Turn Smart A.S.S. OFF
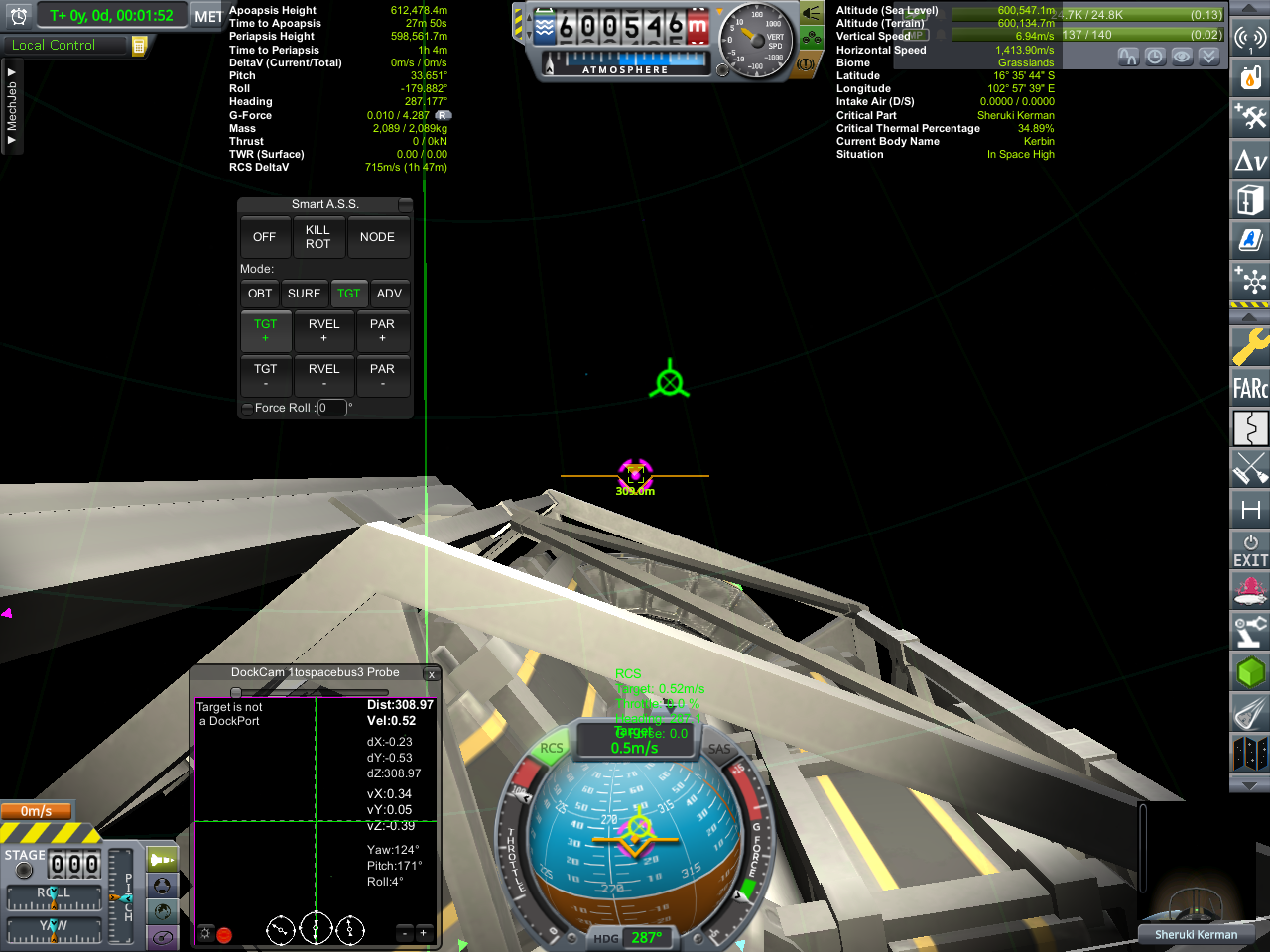Image resolution: width=1270 pixels, height=952 pixels. pos(264,237)
